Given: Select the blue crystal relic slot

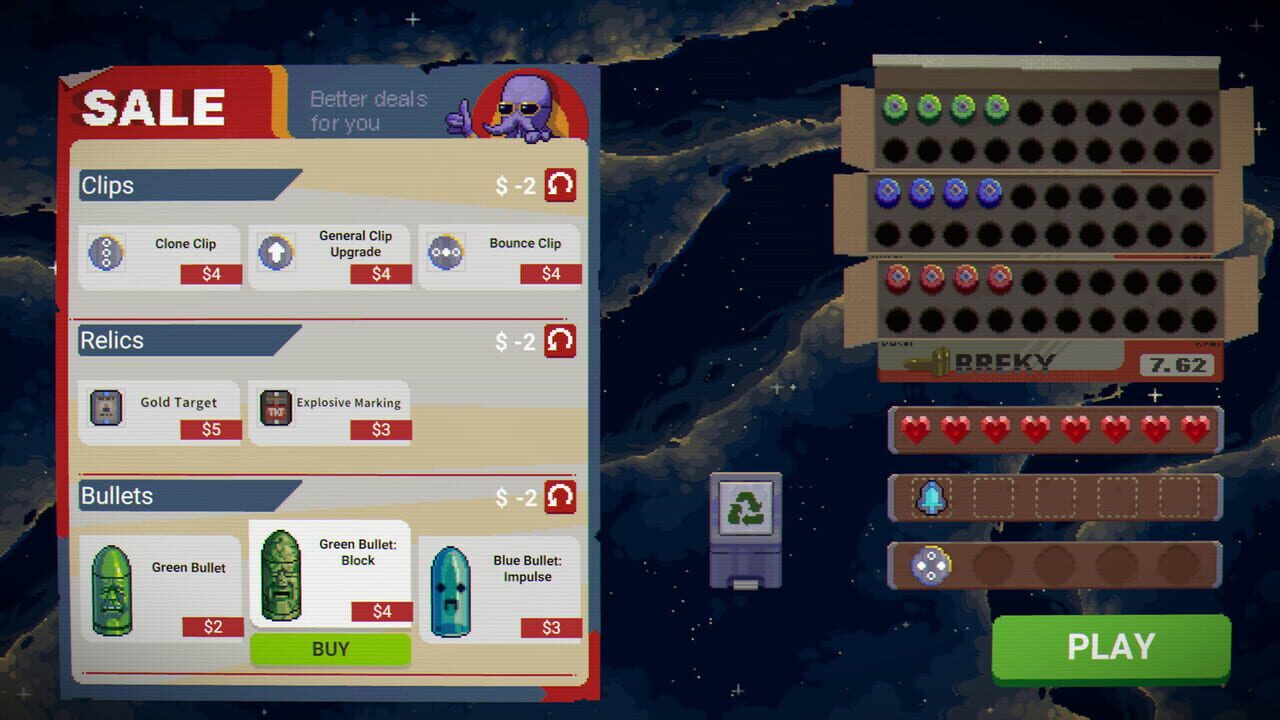Looking at the screenshot, I should 932,497.
